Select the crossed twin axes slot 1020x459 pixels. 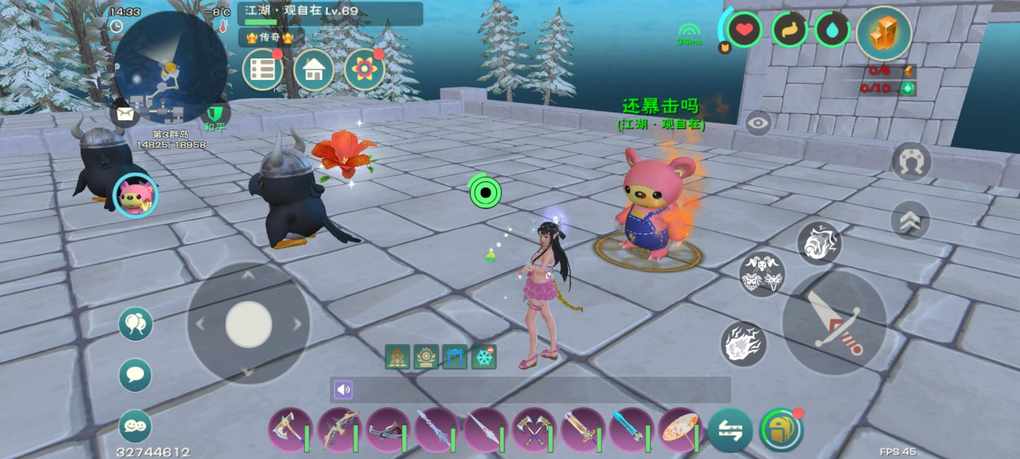(x=533, y=430)
